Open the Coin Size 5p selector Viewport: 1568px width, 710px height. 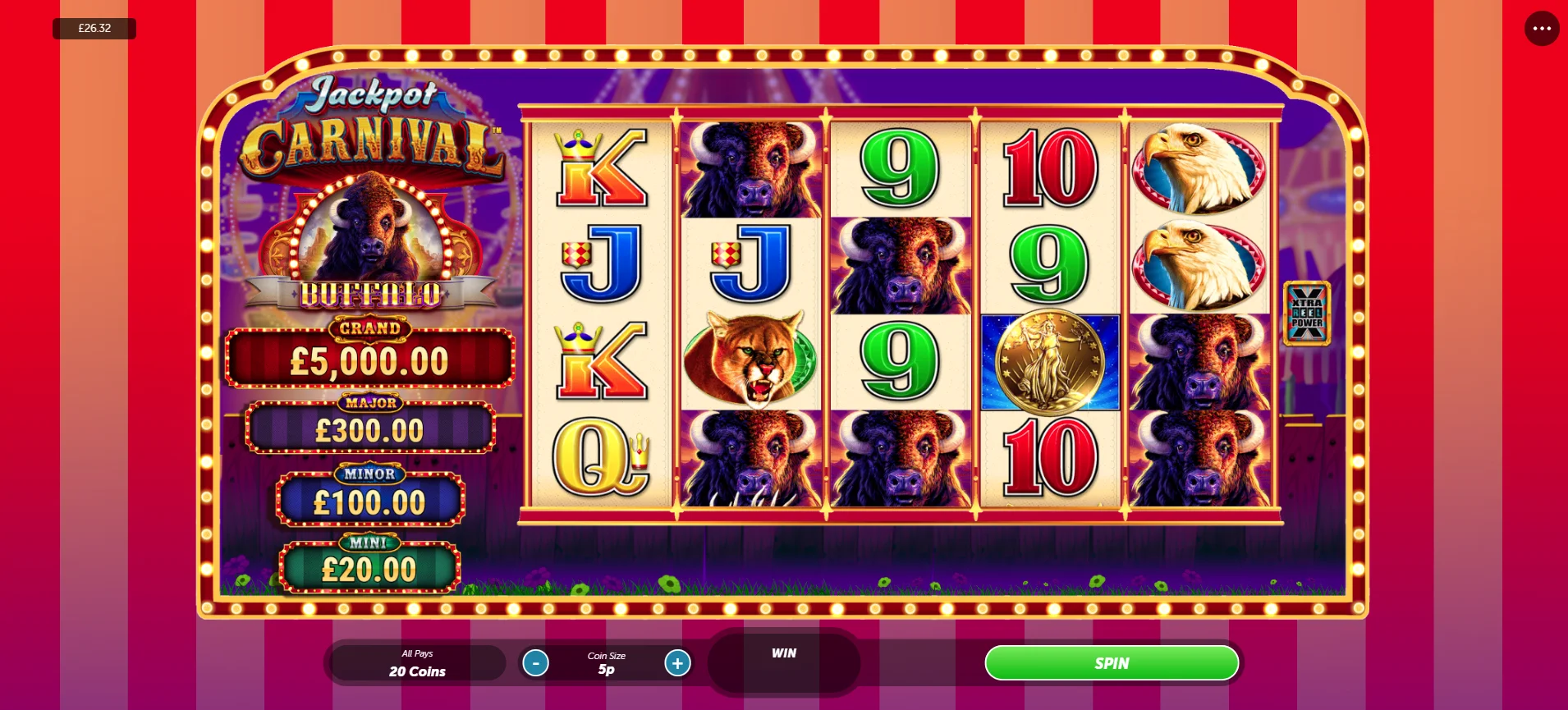606,662
